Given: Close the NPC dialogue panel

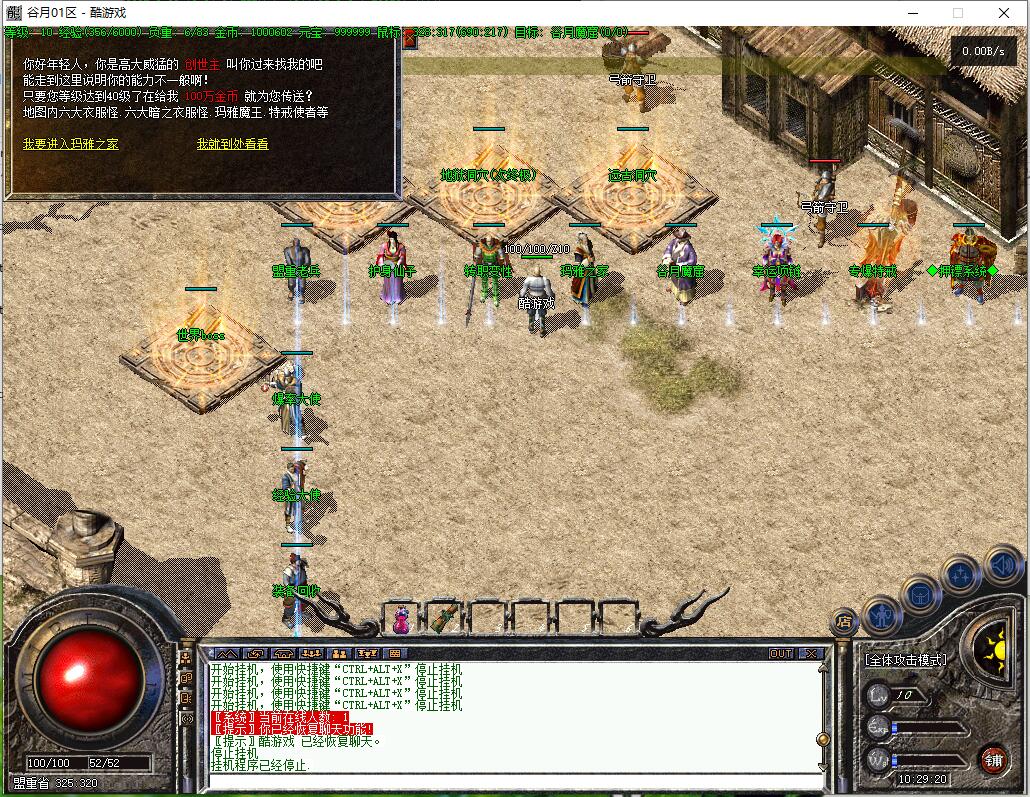Looking at the screenshot, I should click(409, 39).
